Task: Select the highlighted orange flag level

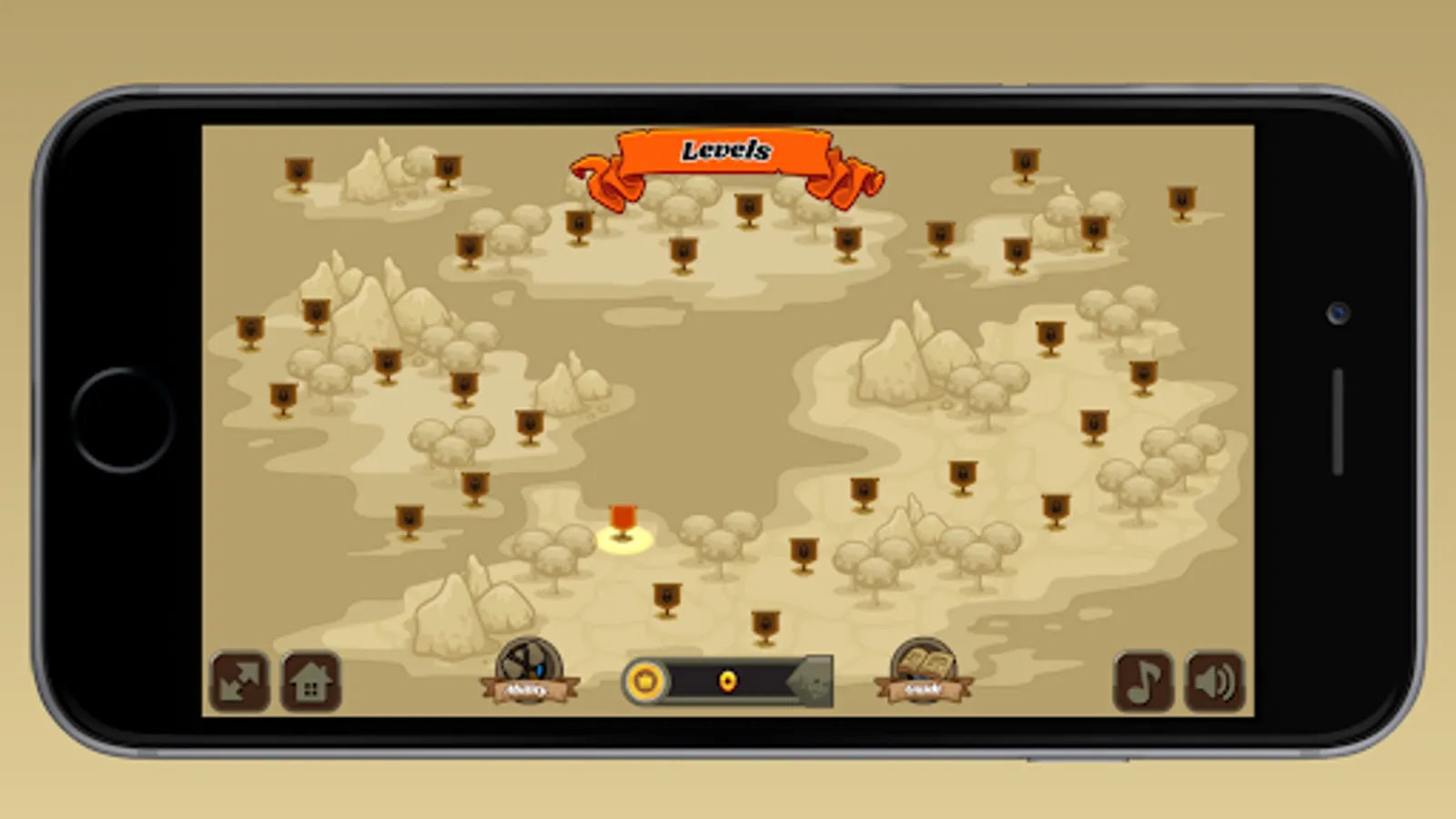Action: click(624, 519)
